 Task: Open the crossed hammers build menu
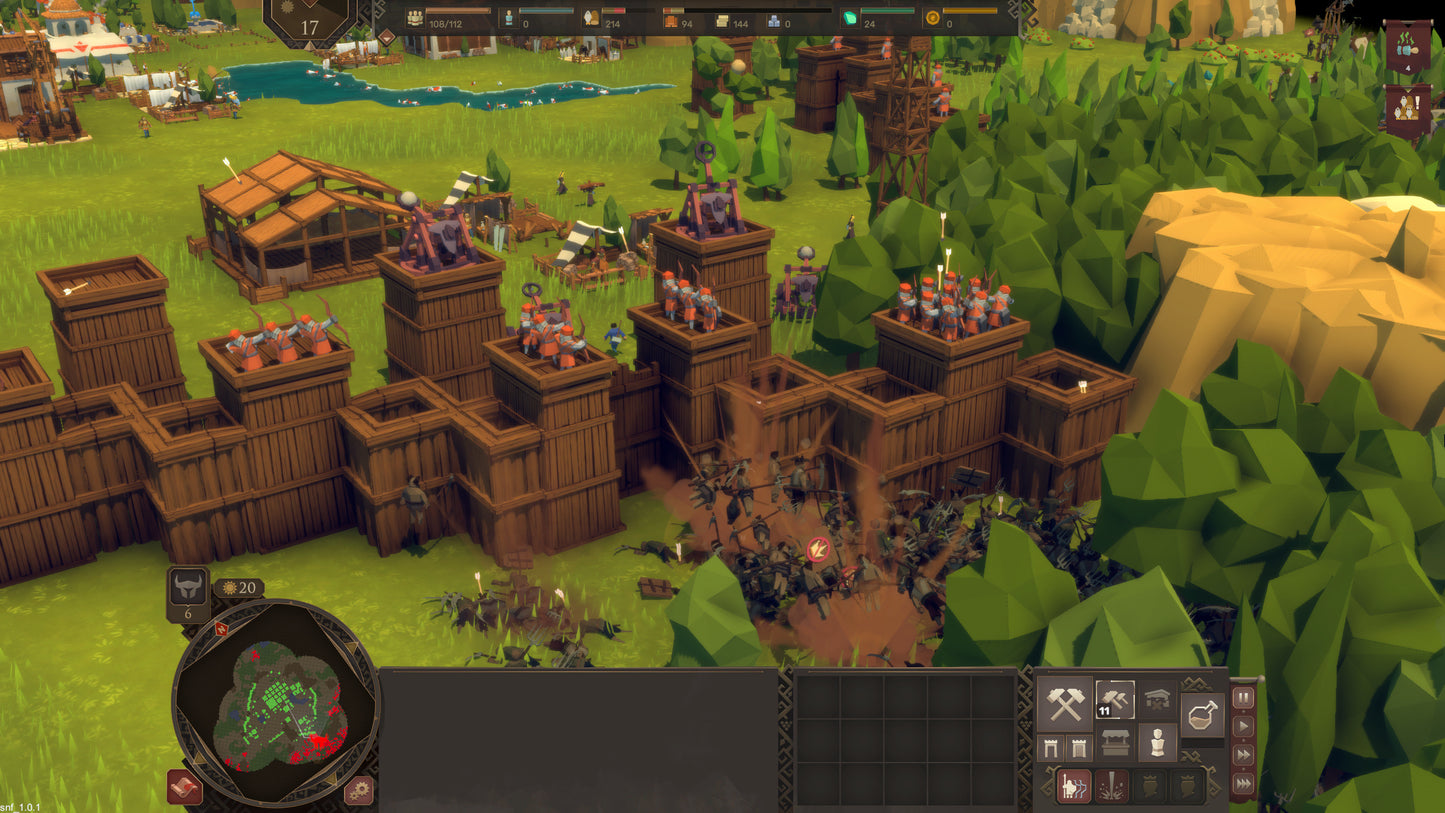tap(1064, 703)
